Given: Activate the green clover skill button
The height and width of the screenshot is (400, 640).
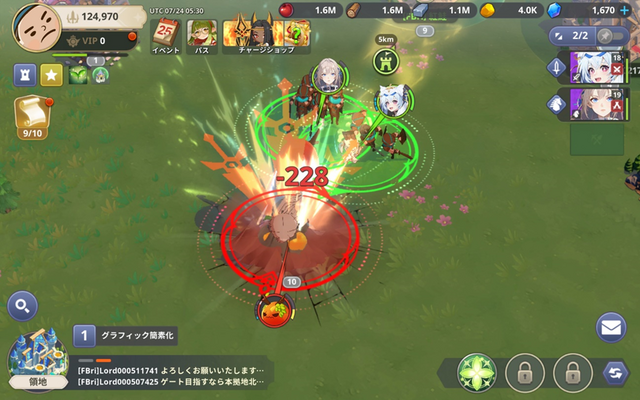Looking at the screenshot, I should [477, 374].
